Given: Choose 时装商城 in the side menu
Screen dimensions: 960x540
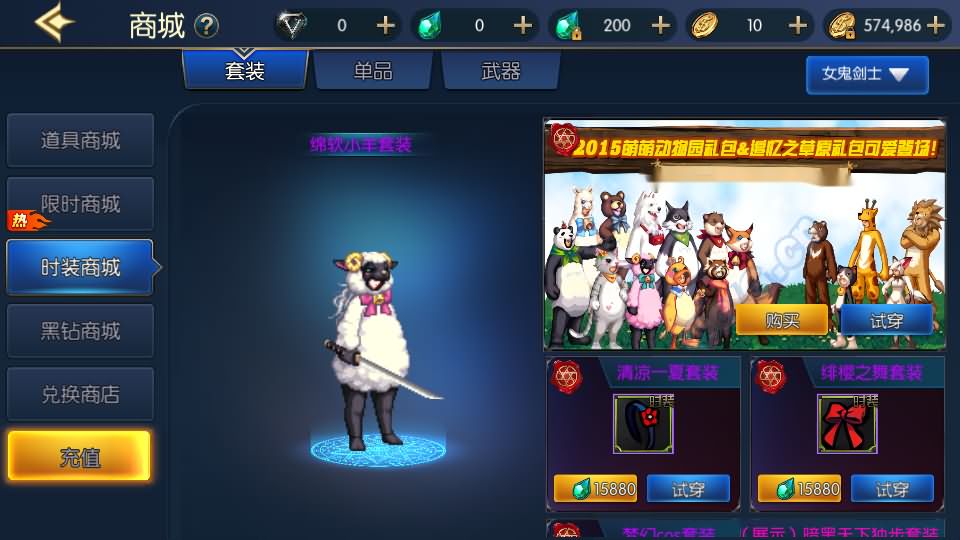Looking at the screenshot, I should (x=80, y=267).
